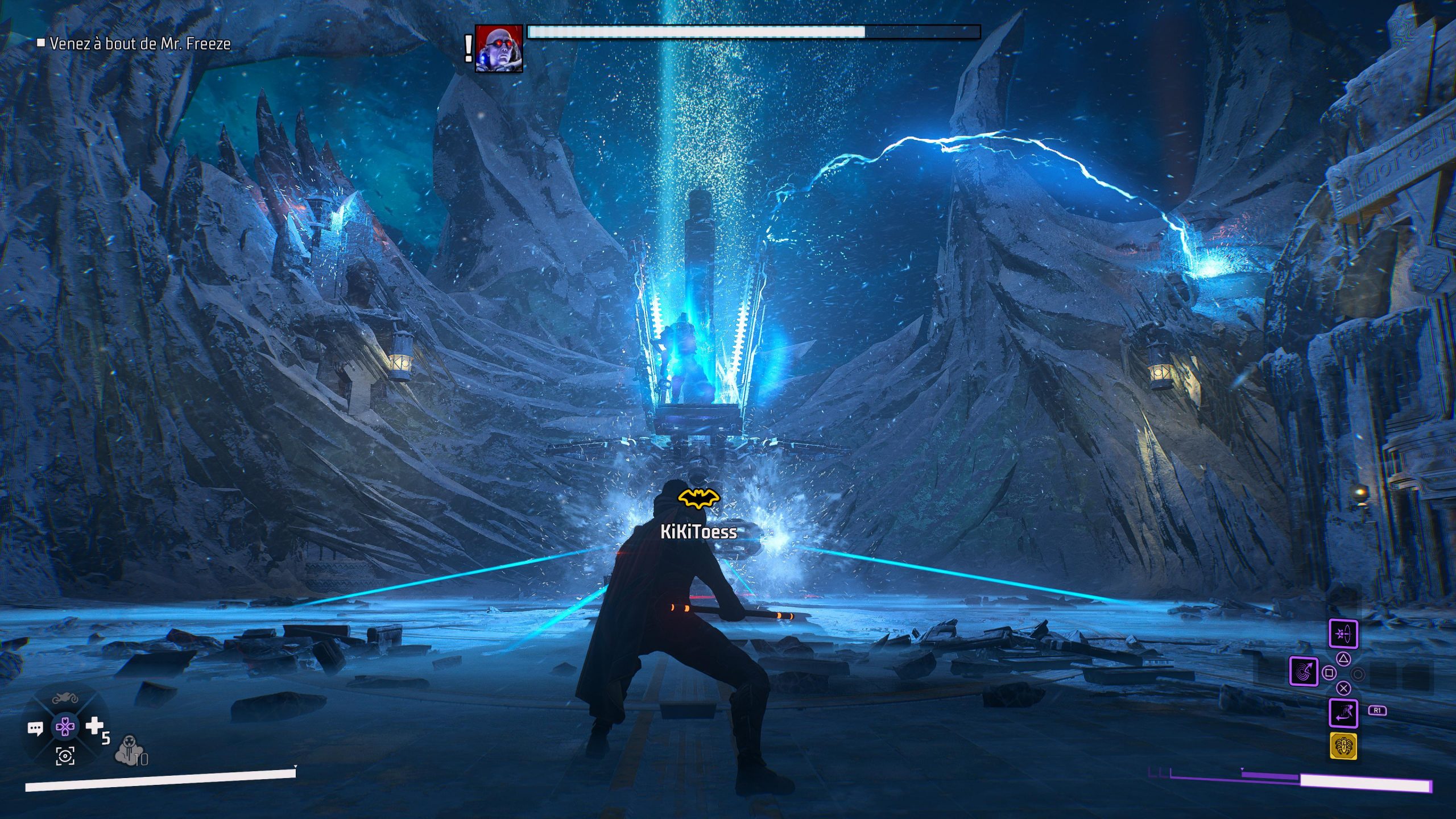Image resolution: width=1456 pixels, height=819 pixels.
Task: Activate the grapple ability beside R1 prompt
Action: click(1343, 713)
